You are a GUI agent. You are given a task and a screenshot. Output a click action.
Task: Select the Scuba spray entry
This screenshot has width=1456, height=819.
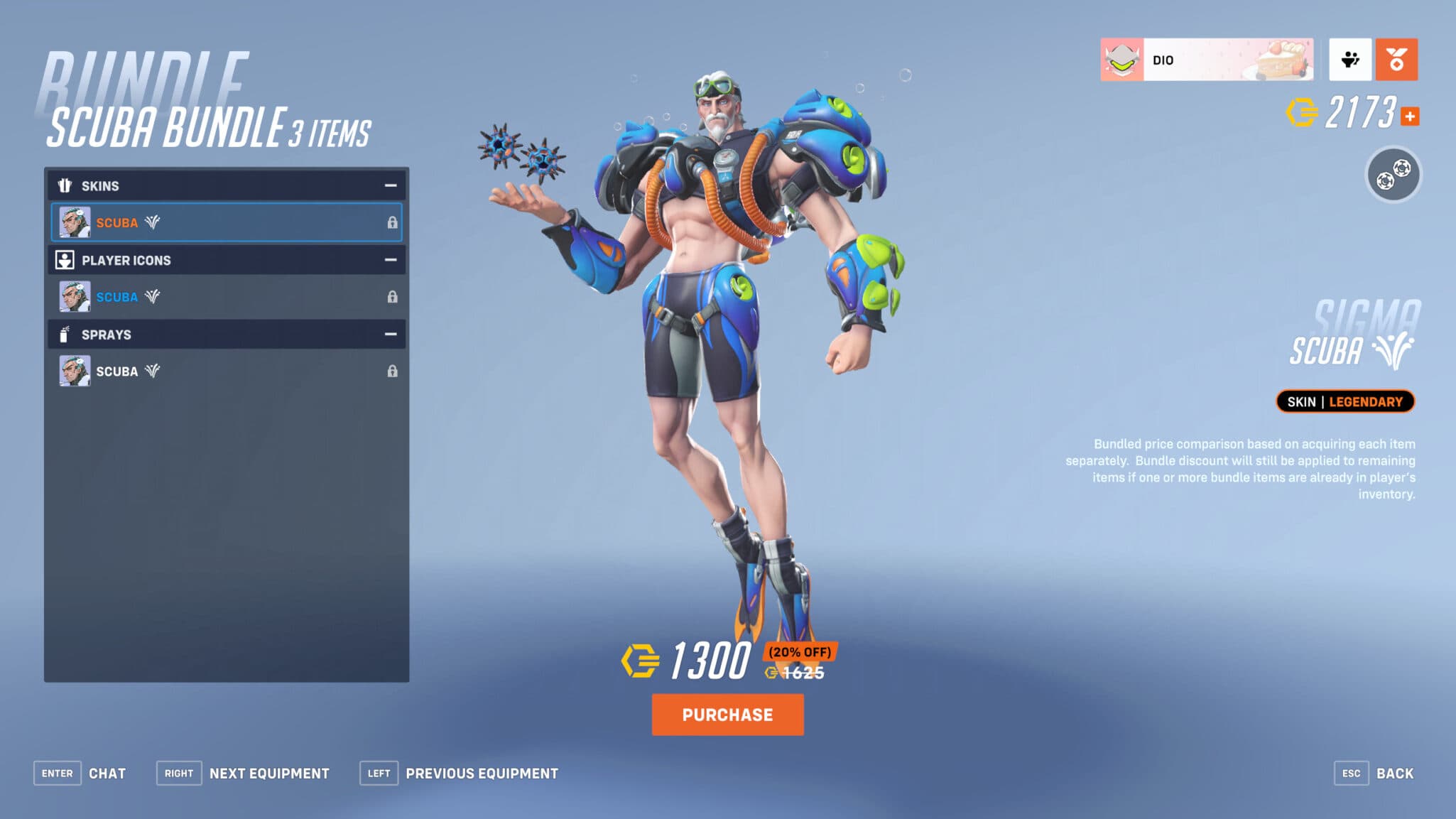point(213,370)
